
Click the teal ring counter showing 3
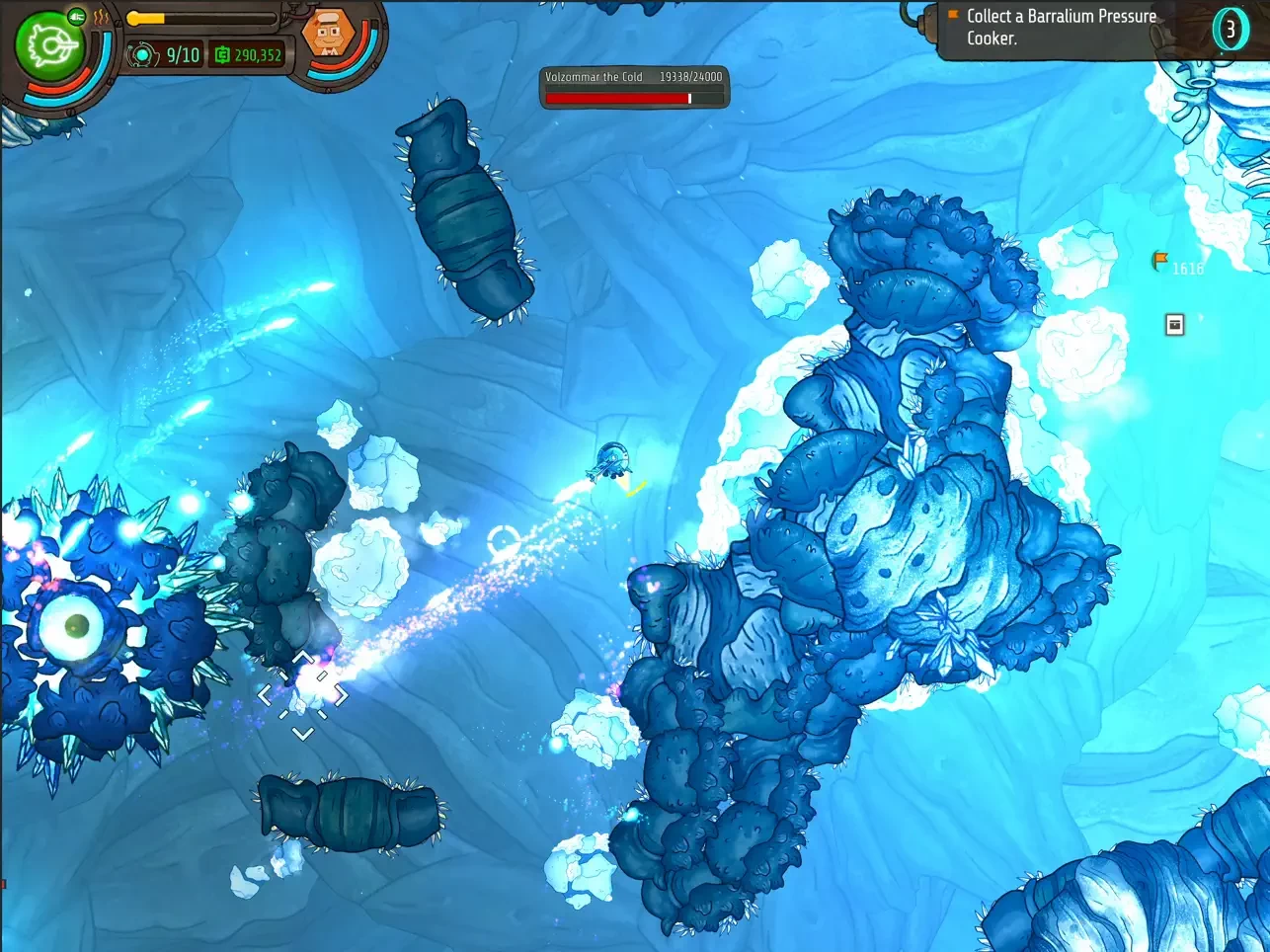tap(1230, 30)
